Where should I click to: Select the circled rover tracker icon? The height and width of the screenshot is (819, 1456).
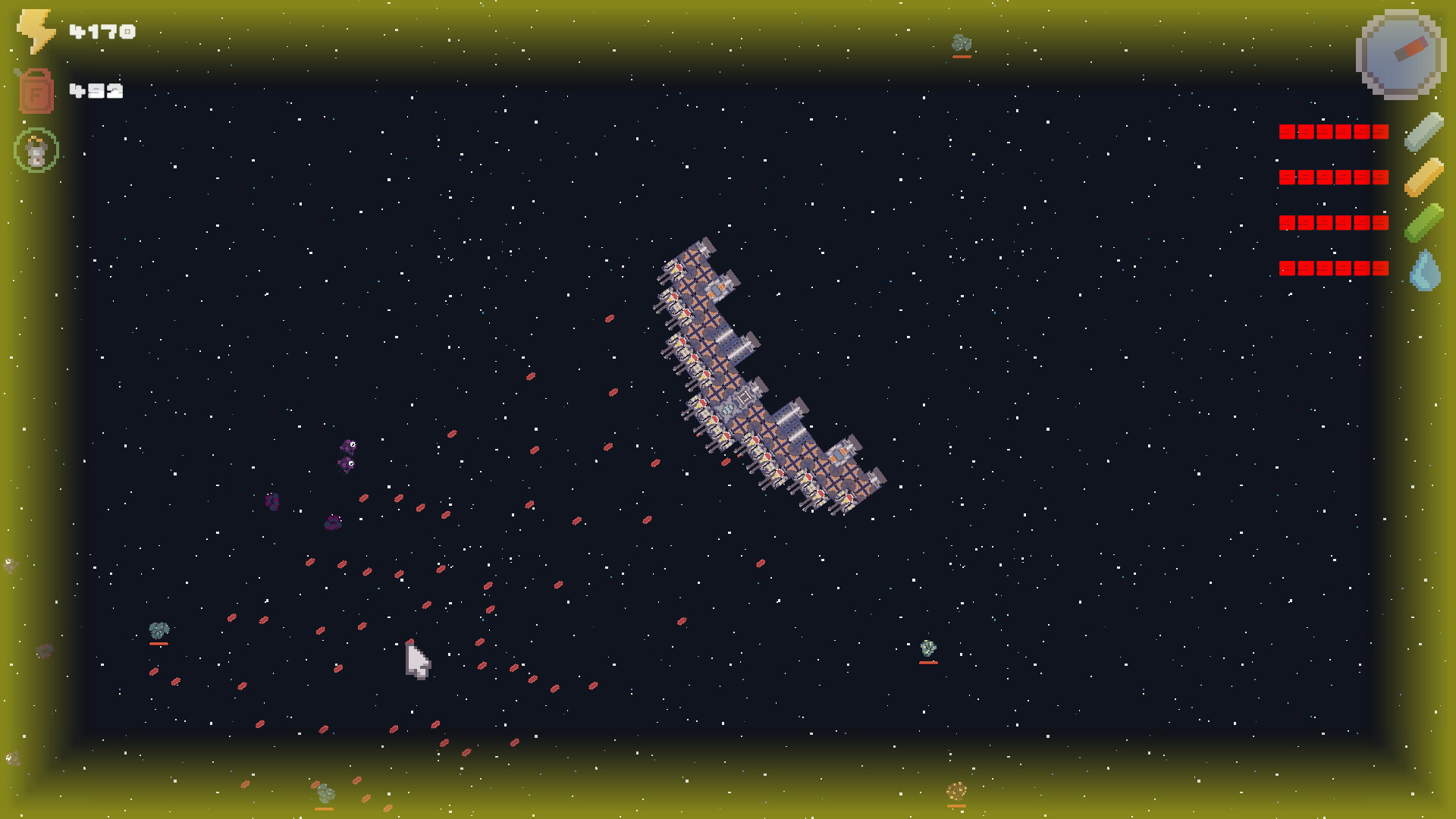[36, 149]
